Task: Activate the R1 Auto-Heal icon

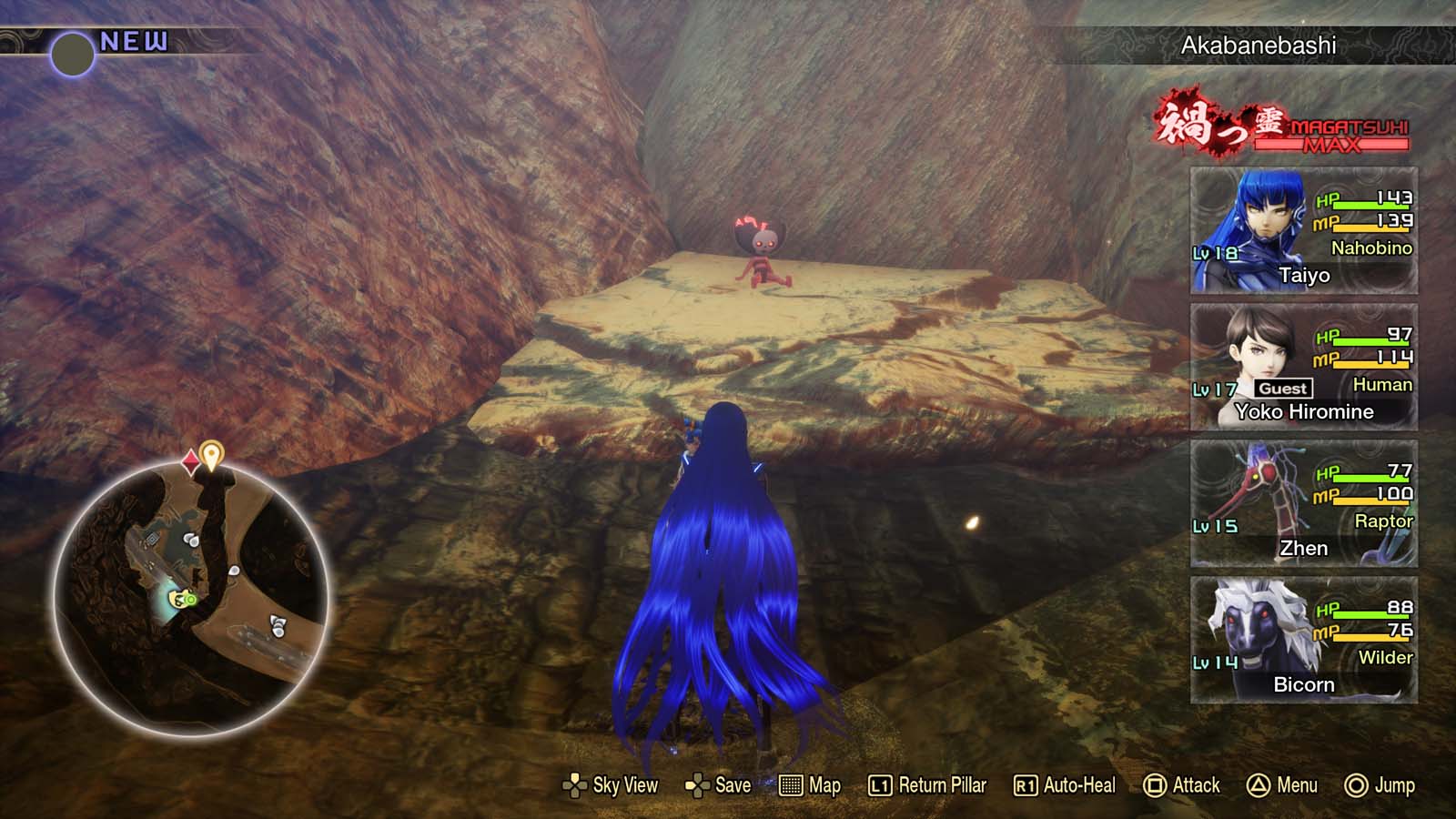Action: tap(1026, 784)
